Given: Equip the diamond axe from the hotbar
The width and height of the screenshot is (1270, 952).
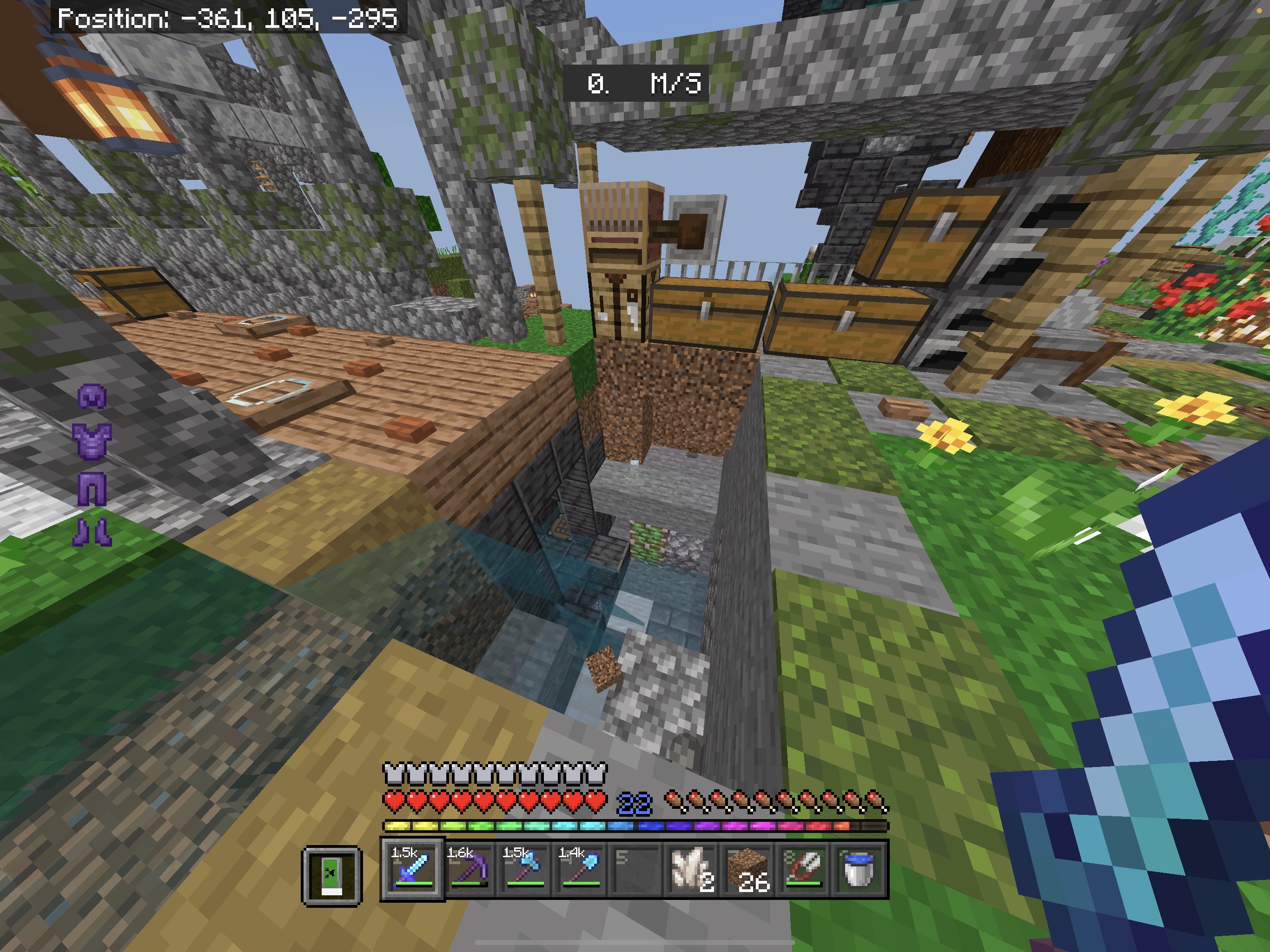Looking at the screenshot, I should (x=523, y=869).
